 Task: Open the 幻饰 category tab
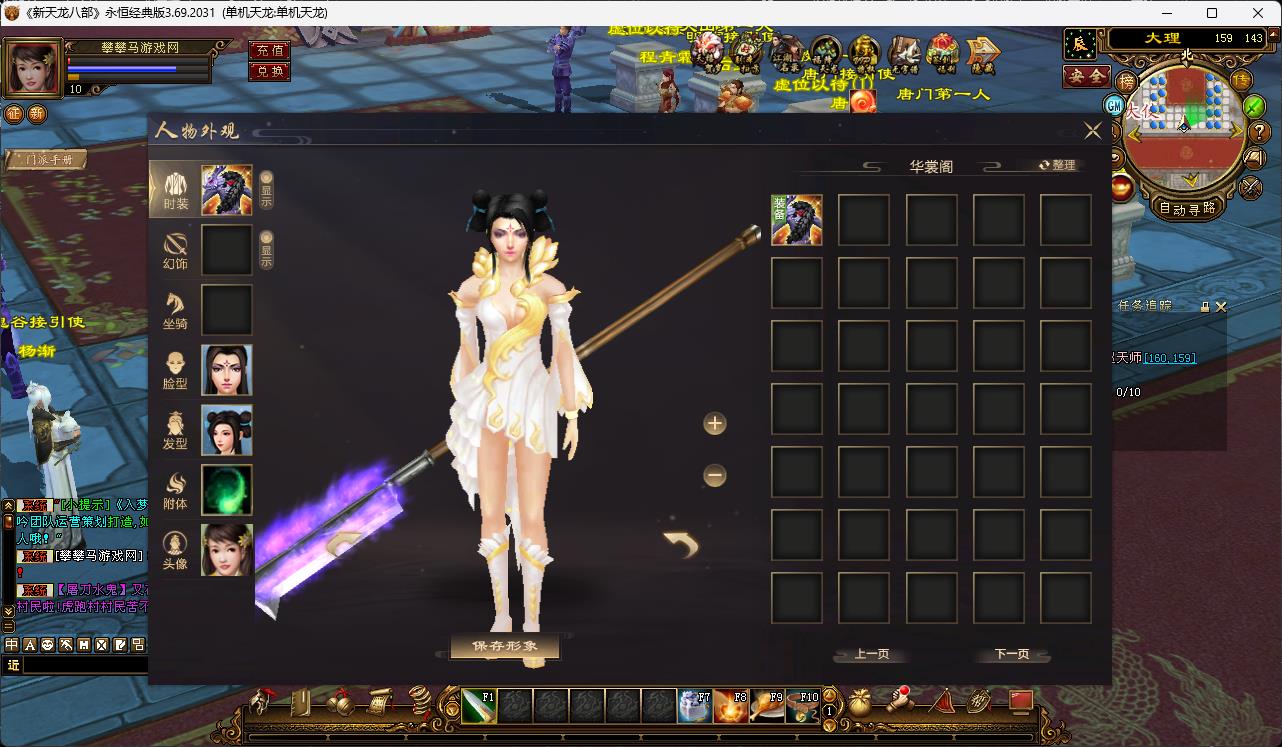pyautogui.click(x=175, y=250)
